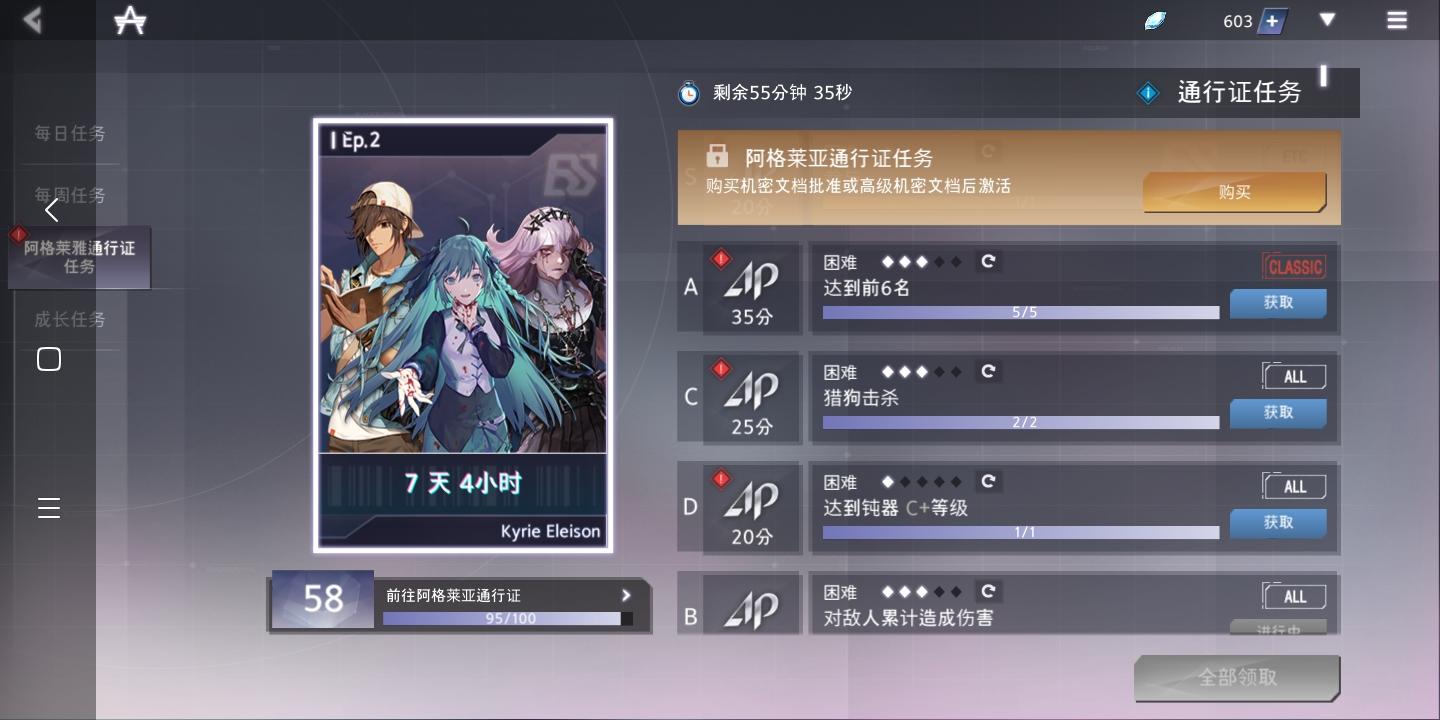This screenshot has height=720, width=1440.
Task: Click the left sidebar menu icon near bottom
Action: tap(49, 508)
